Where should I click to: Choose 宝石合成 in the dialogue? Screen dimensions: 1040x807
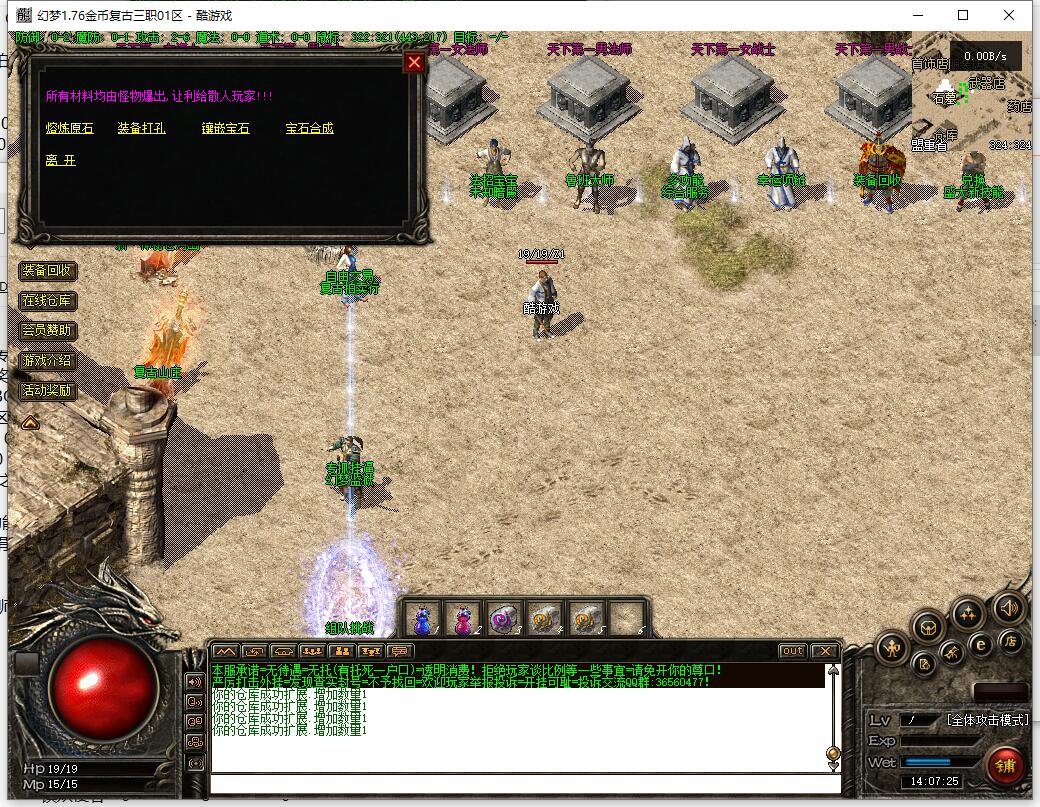pos(309,128)
